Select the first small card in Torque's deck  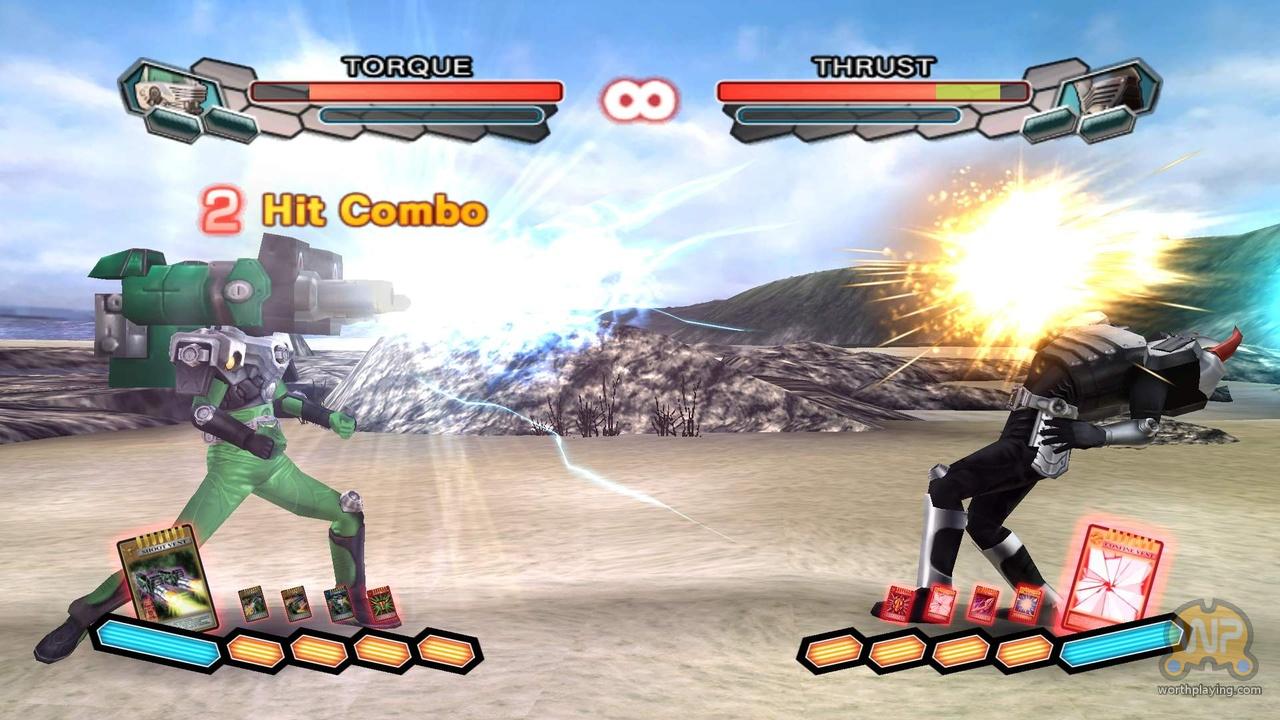tap(253, 605)
